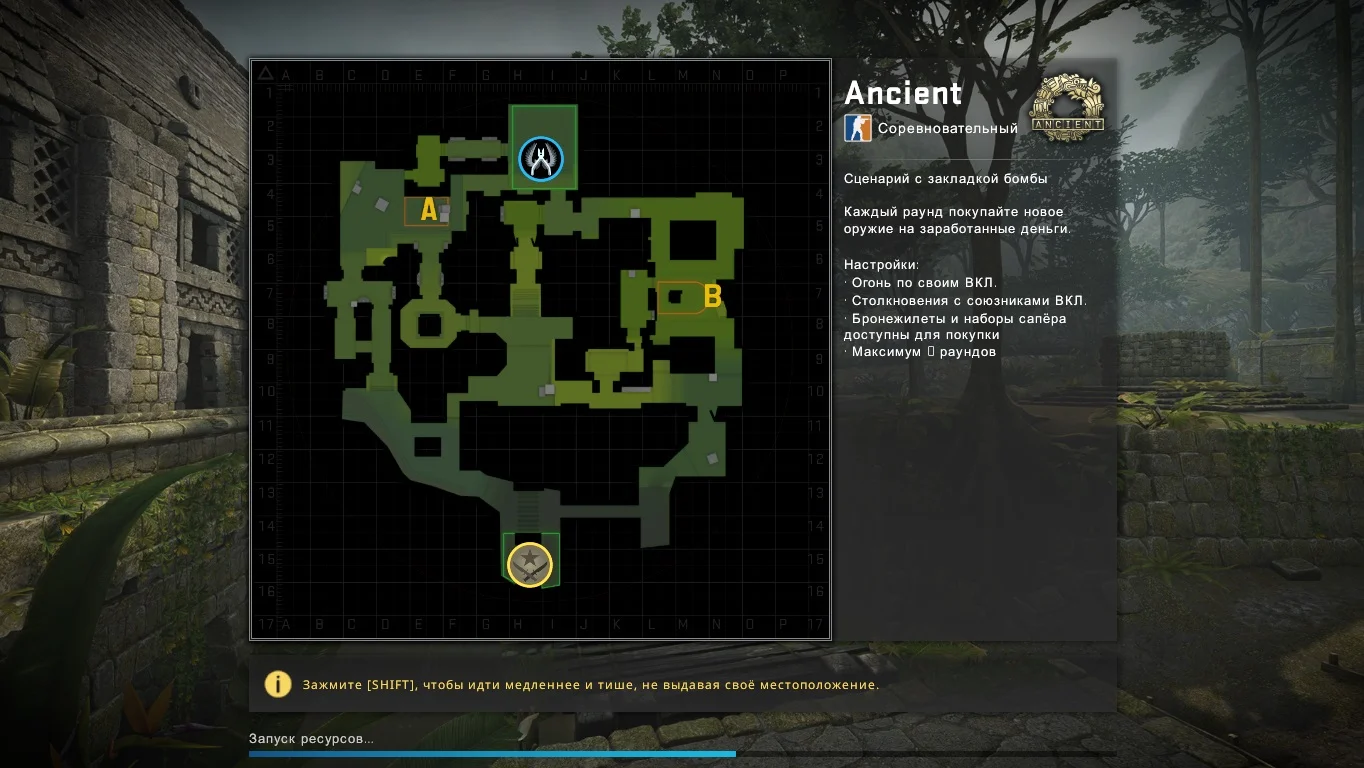Click the CT spawn icon on the map
This screenshot has width=1364, height=768.
[541, 159]
